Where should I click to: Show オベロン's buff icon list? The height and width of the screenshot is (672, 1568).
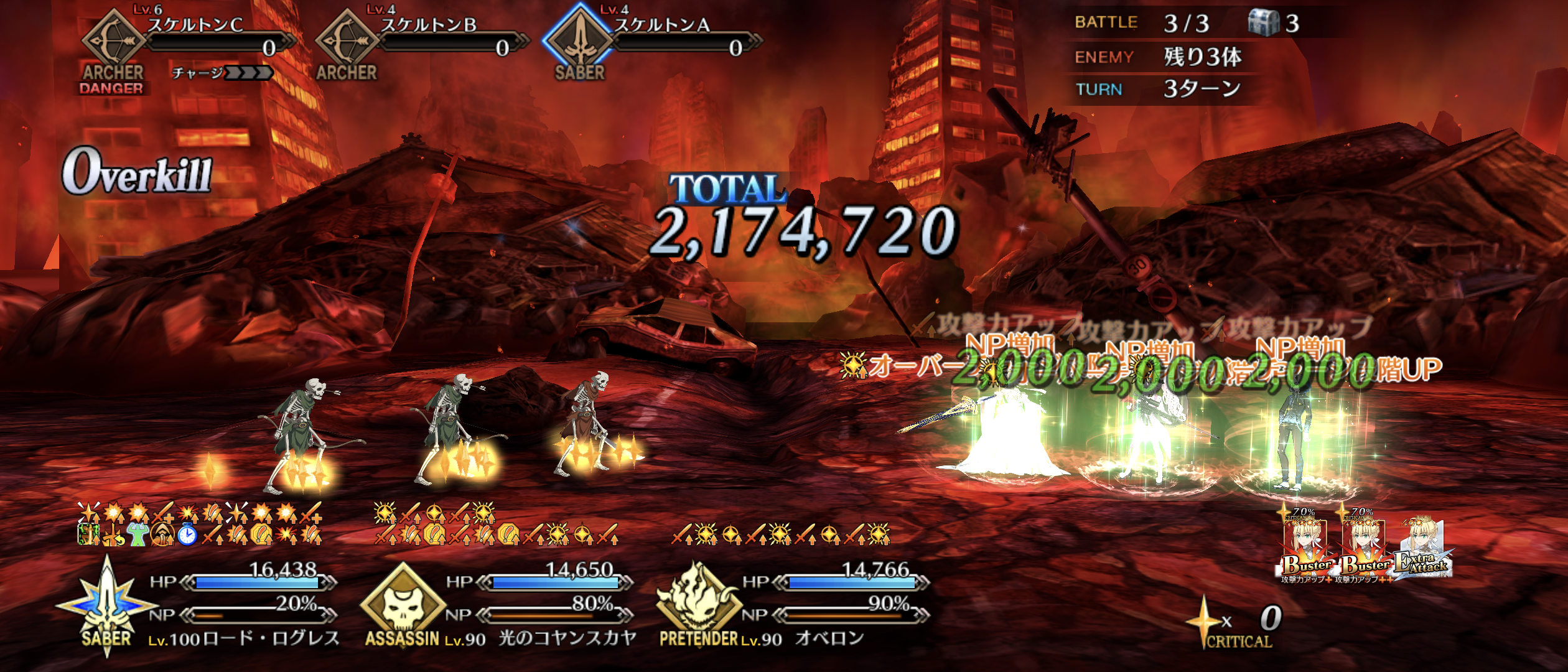(780, 534)
